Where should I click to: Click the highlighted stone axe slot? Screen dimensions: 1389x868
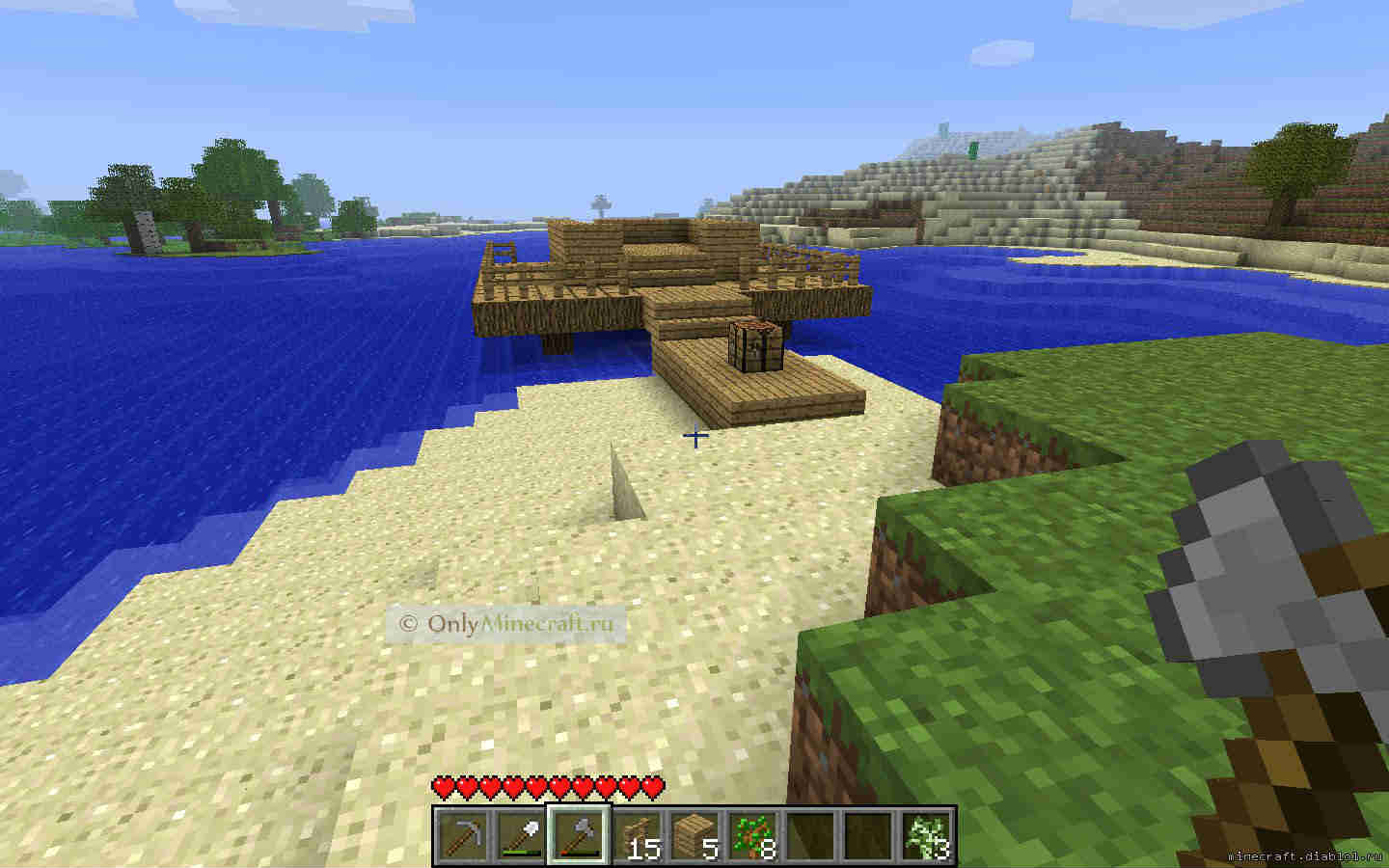coord(579,833)
